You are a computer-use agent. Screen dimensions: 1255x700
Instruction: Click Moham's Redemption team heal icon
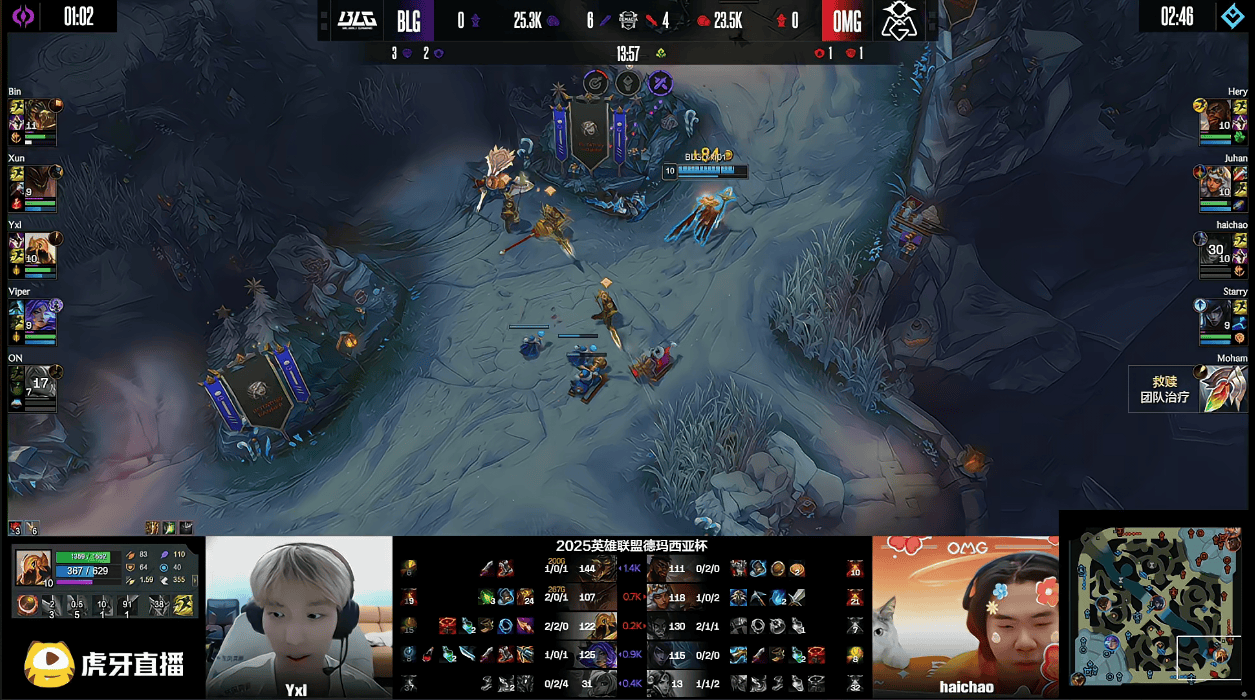coord(1220,388)
